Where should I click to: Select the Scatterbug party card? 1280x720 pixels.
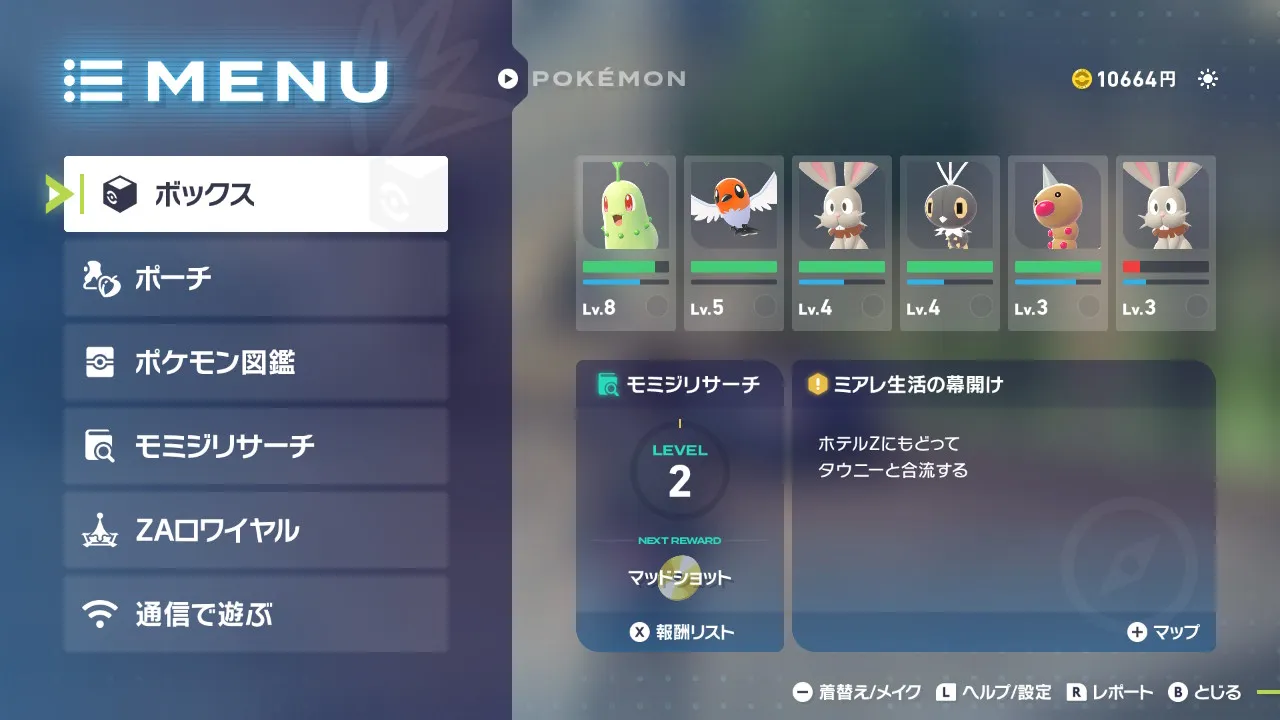(x=950, y=243)
